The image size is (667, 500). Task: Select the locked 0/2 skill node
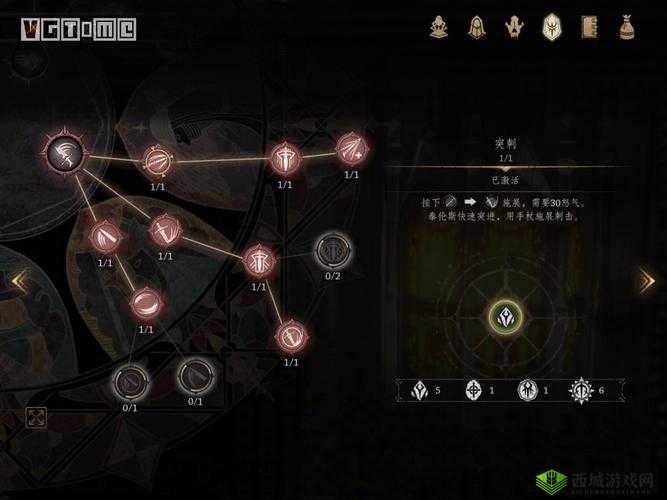(330, 249)
